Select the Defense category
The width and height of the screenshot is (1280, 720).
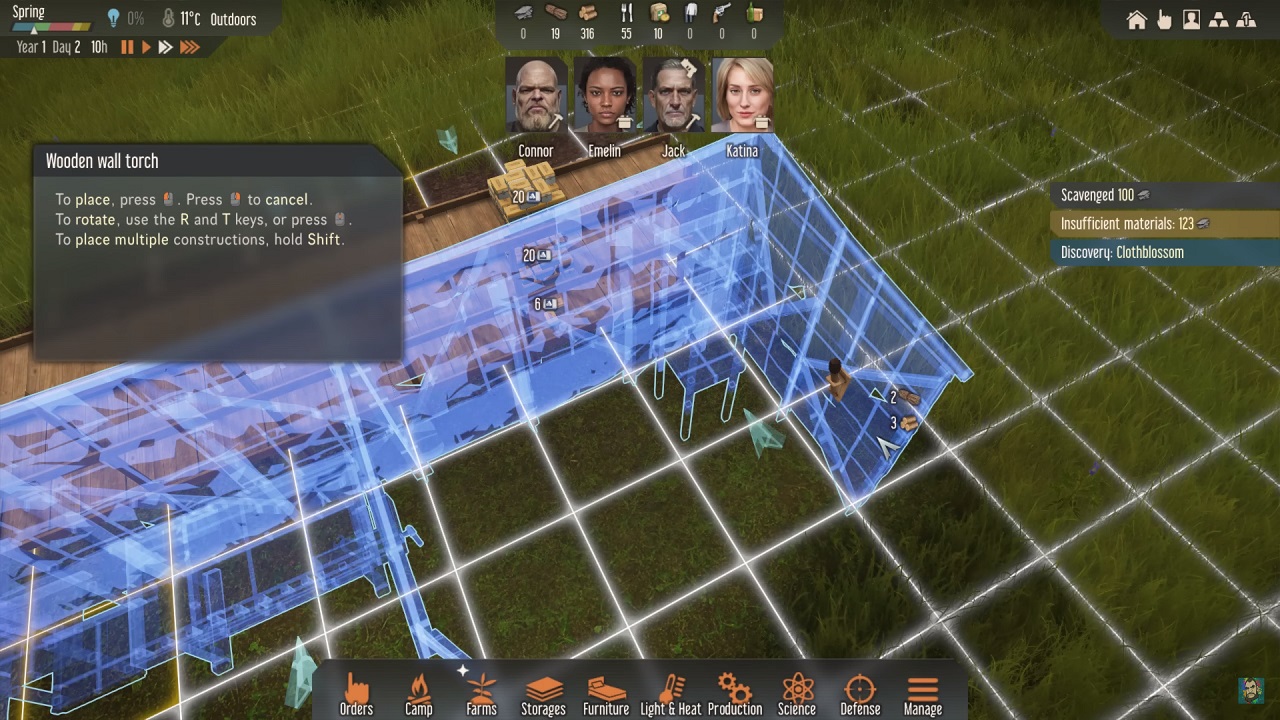(x=860, y=694)
